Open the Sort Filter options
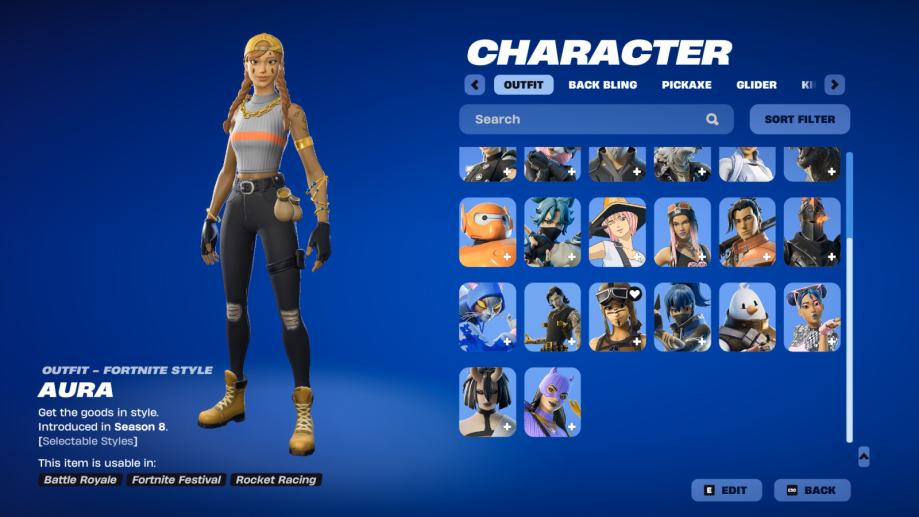919x517 pixels. pos(799,119)
